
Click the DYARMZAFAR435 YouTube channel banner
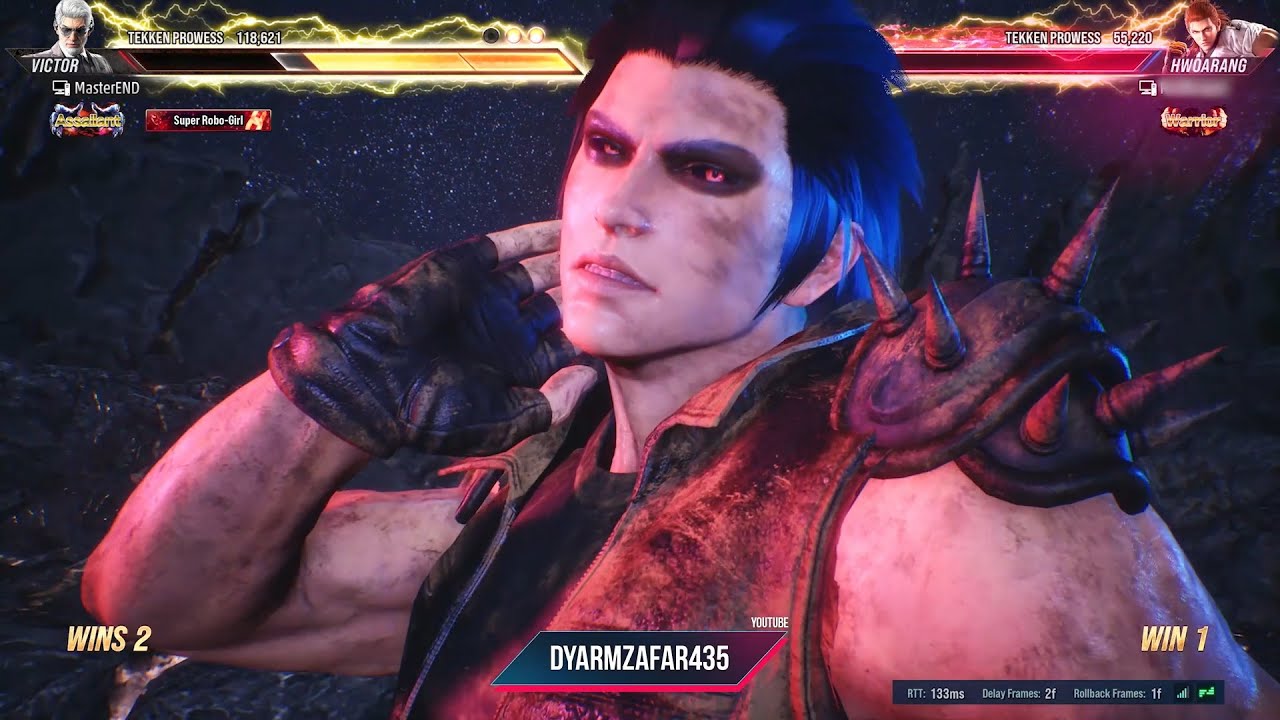639,658
